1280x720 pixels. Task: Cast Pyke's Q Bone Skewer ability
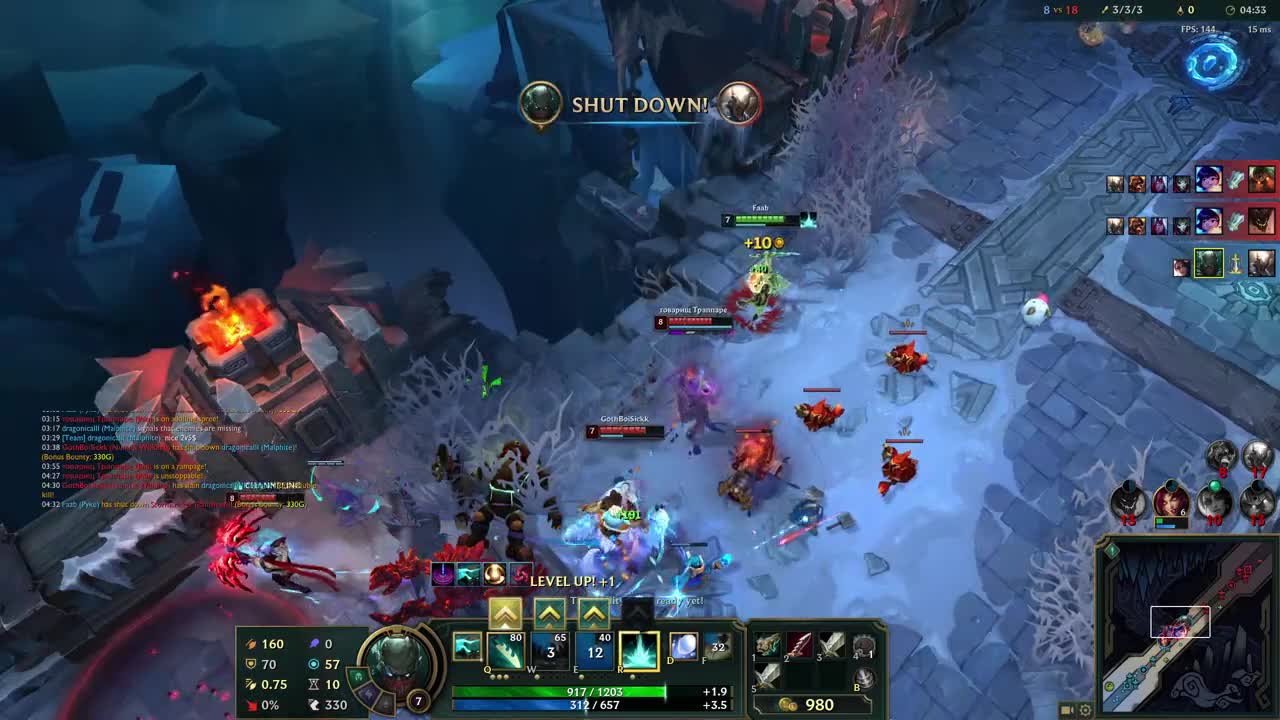505,651
